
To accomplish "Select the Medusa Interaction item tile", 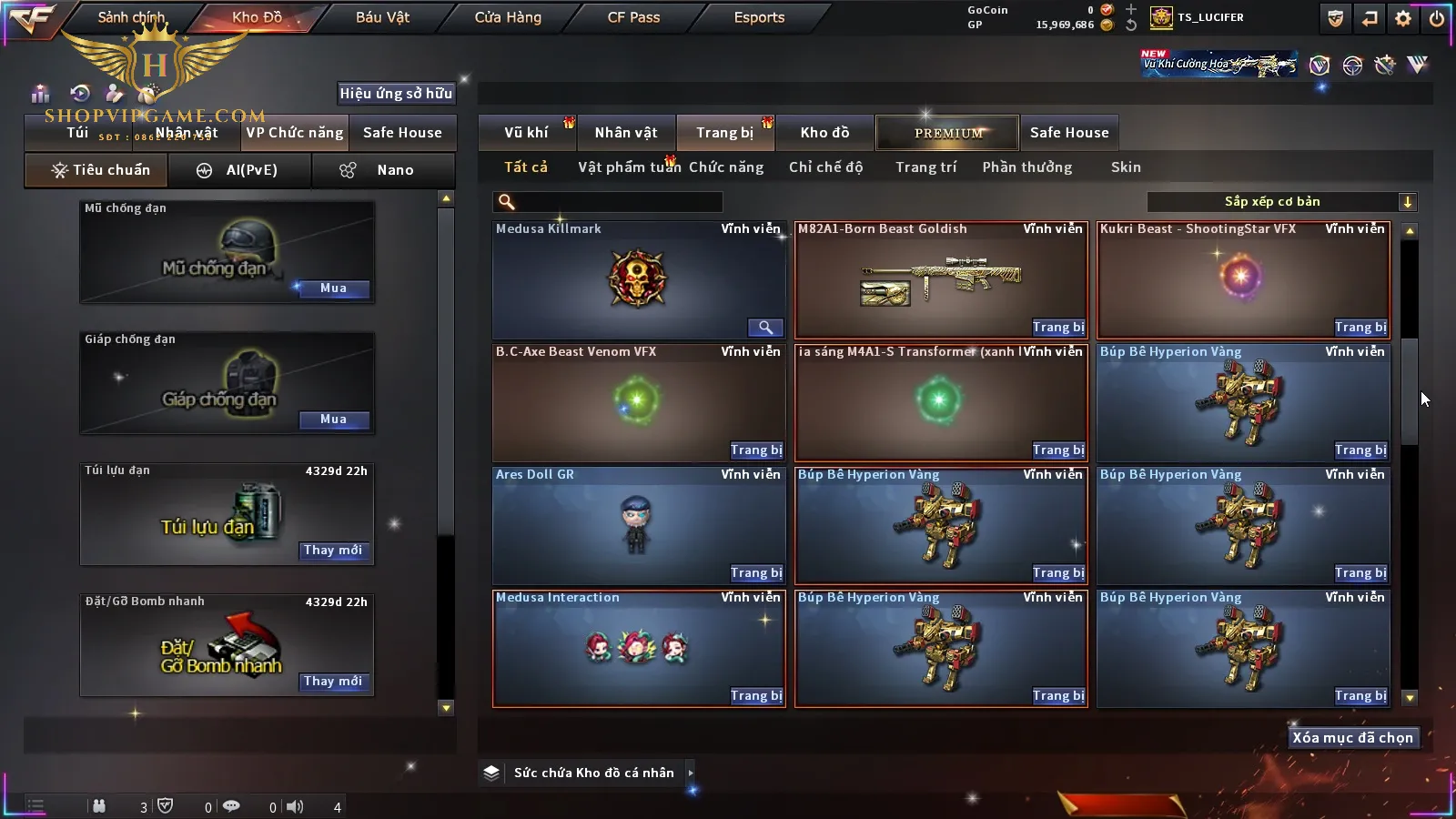I will click(637, 648).
